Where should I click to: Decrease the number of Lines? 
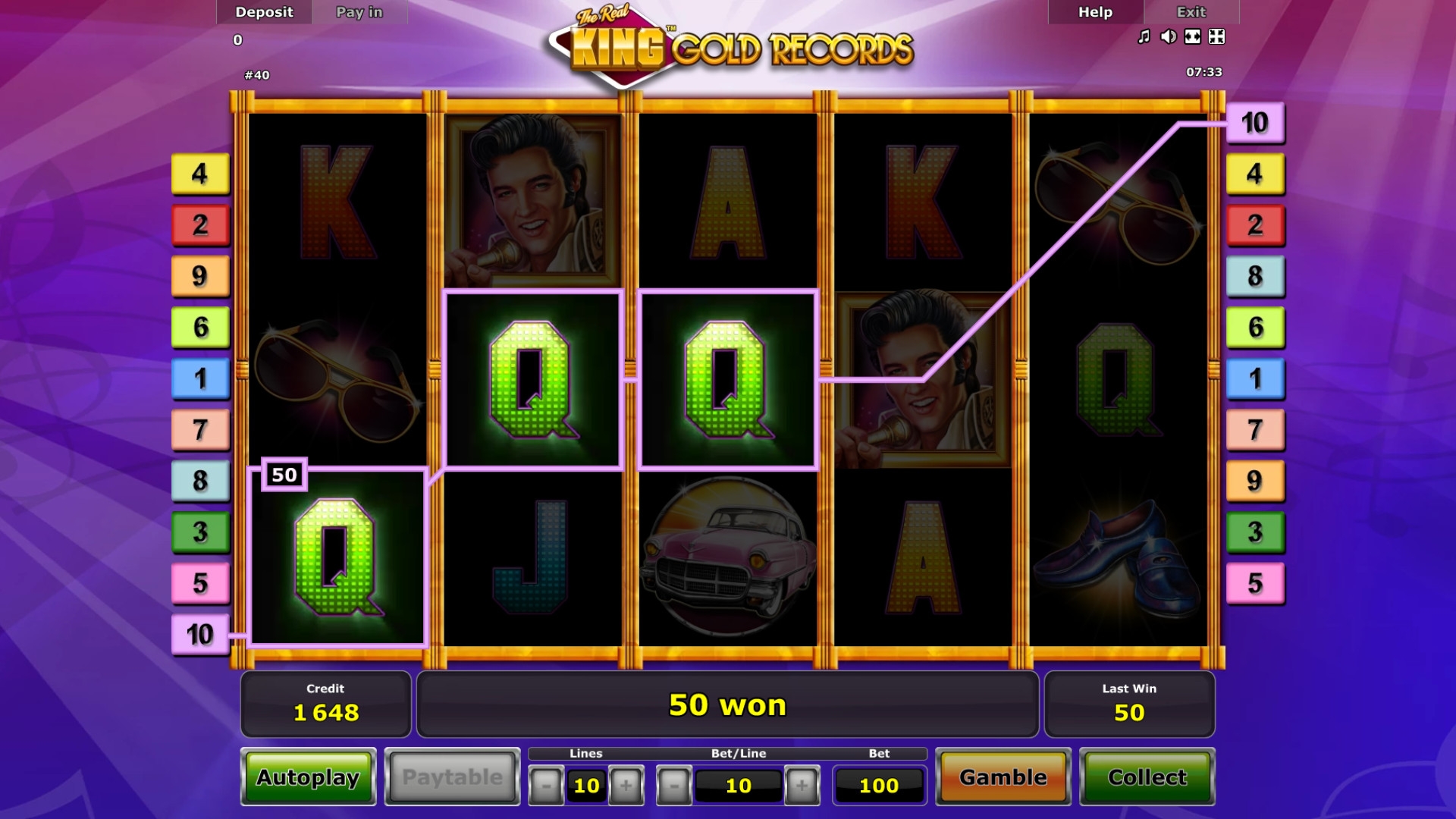click(546, 786)
